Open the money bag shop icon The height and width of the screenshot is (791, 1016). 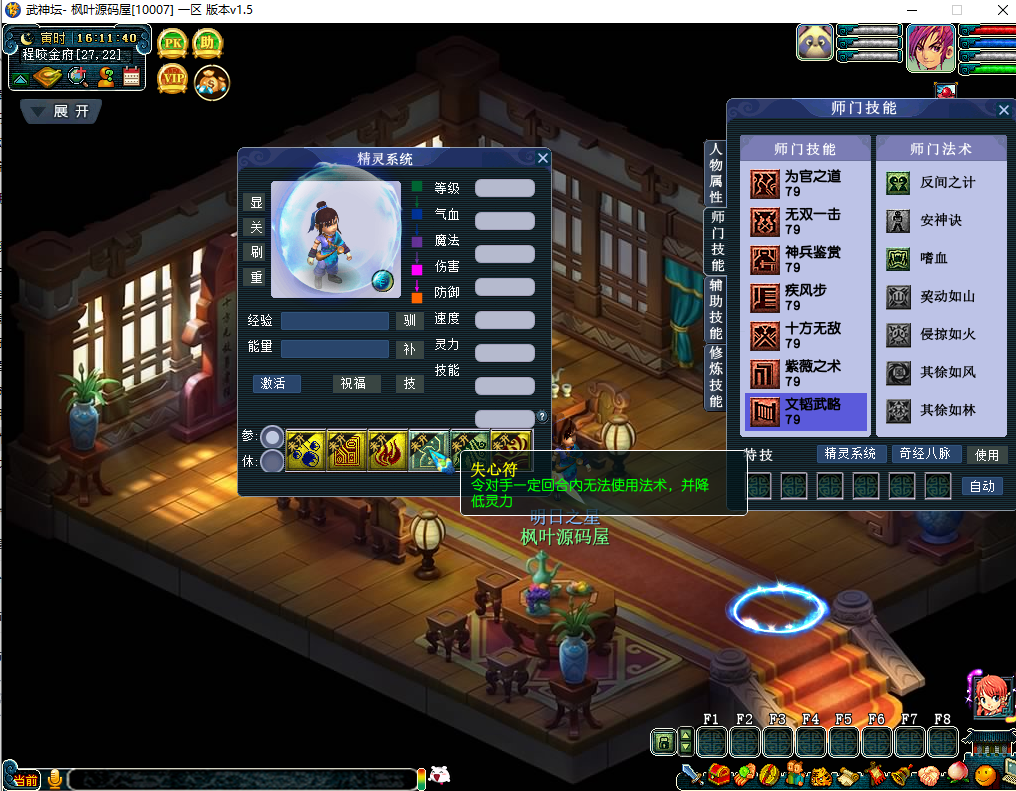tap(211, 81)
